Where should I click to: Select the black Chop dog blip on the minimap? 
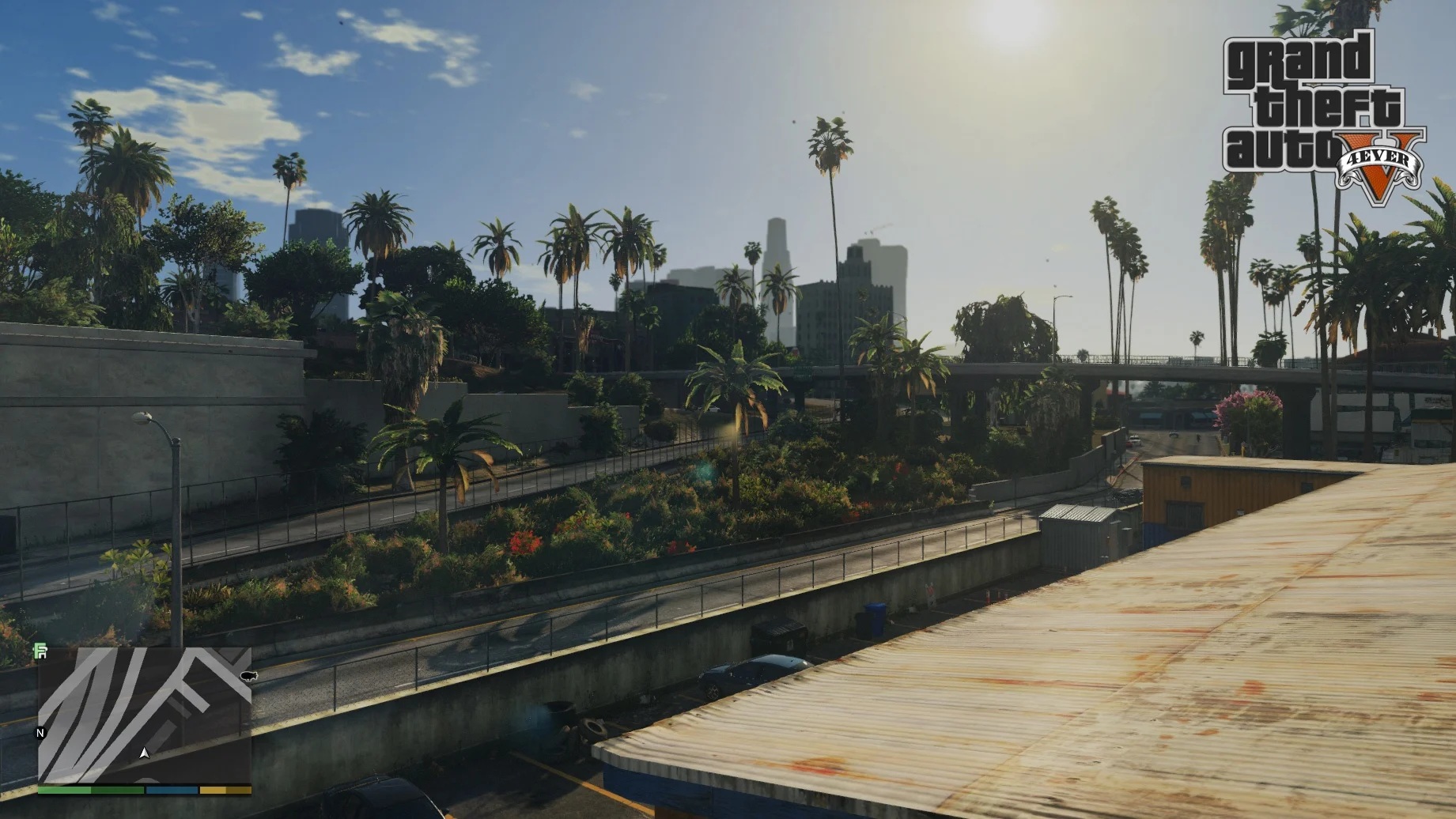coord(248,675)
